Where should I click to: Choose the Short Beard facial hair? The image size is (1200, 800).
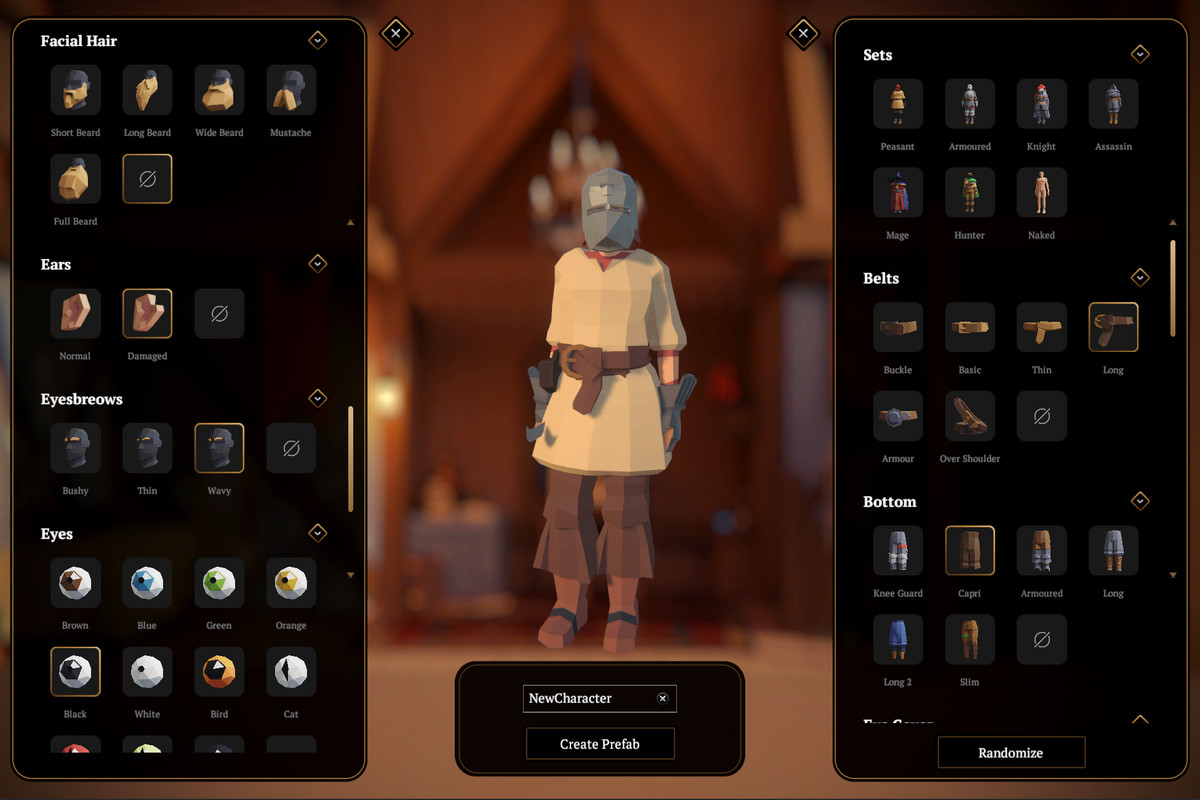pyautogui.click(x=76, y=90)
